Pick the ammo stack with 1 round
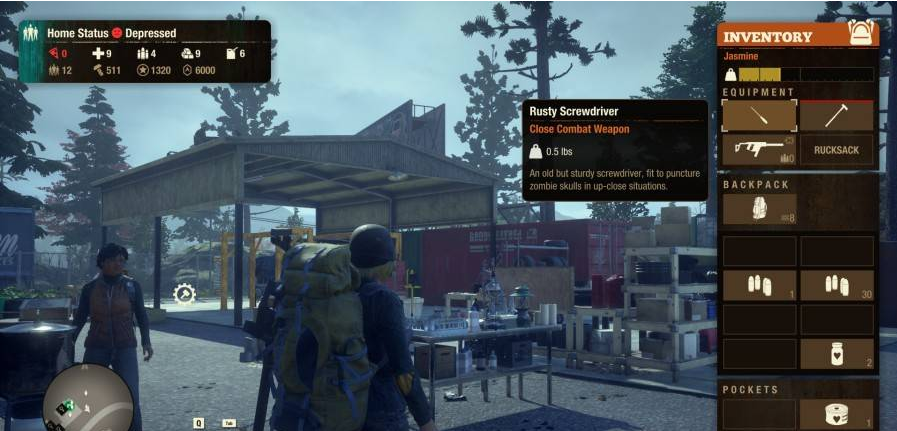The image size is (897, 431). [x=759, y=285]
